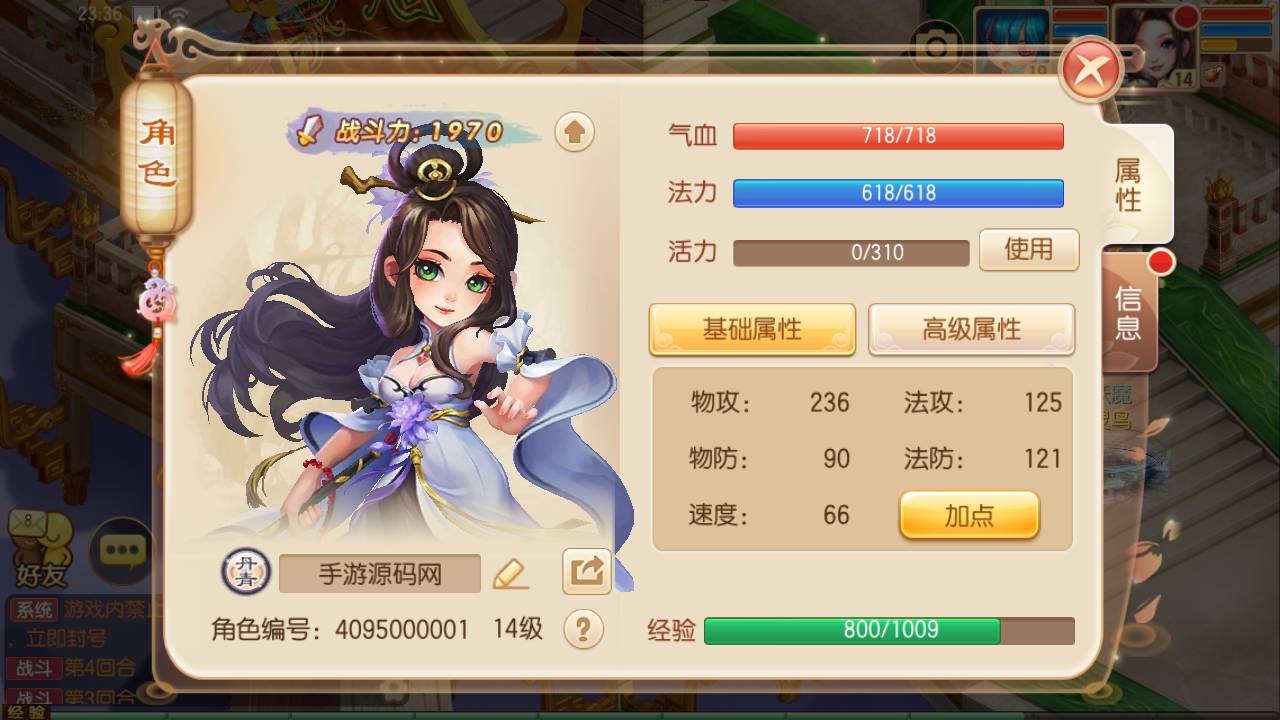Select the 基础属性 tab
Screen dimensions: 1280x720
point(752,329)
